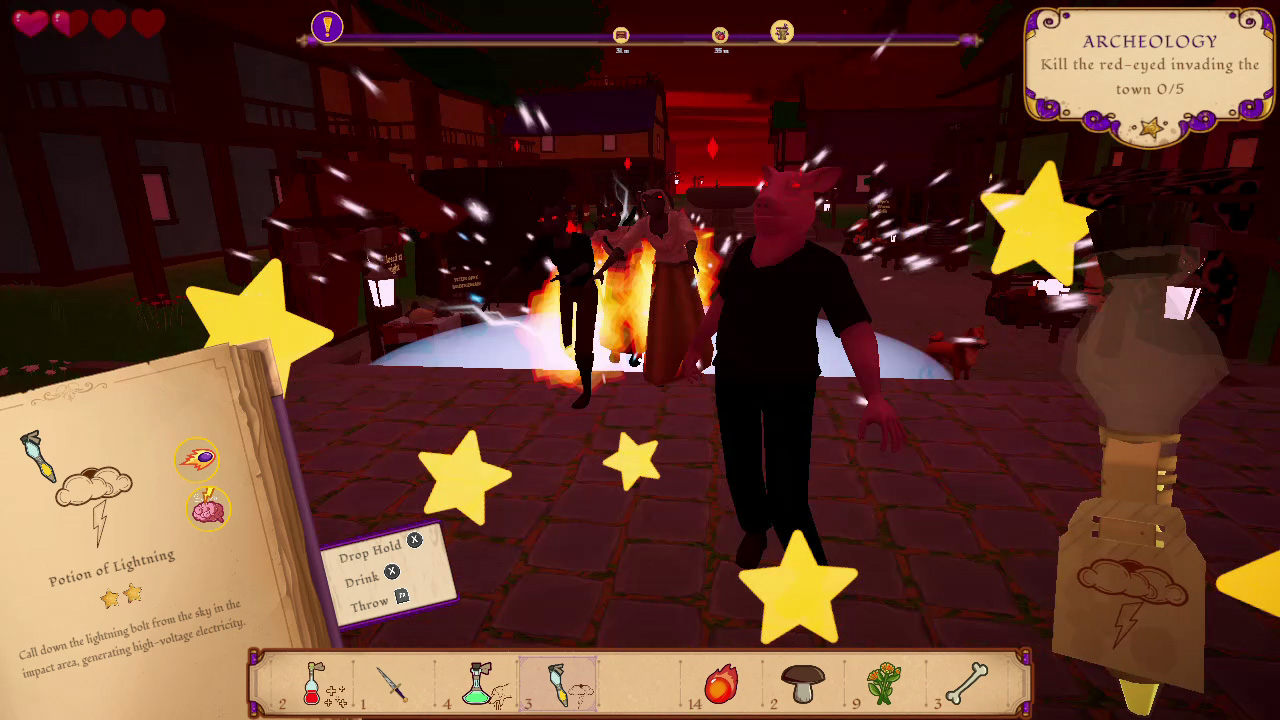This screenshot has width=1280, height=720.
Task: Click the brewing stand marker on the compass bar
Action: pyautogui.click(x=780, y=33)
